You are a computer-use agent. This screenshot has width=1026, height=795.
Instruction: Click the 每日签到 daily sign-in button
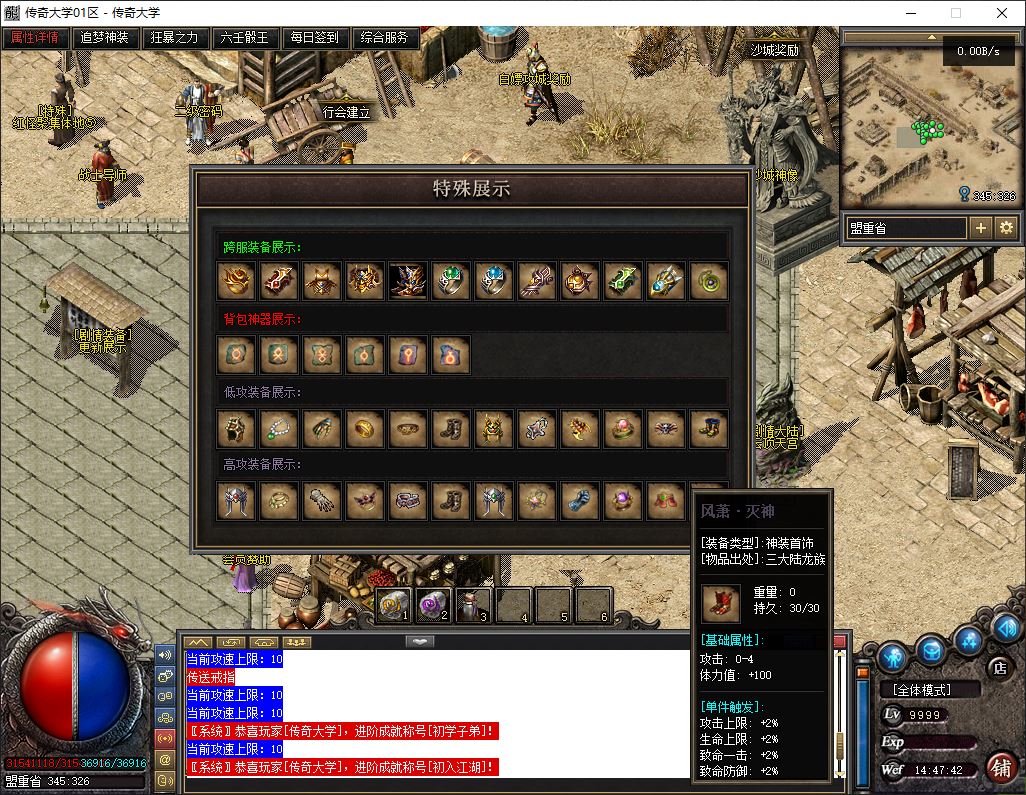pos(315,38)
